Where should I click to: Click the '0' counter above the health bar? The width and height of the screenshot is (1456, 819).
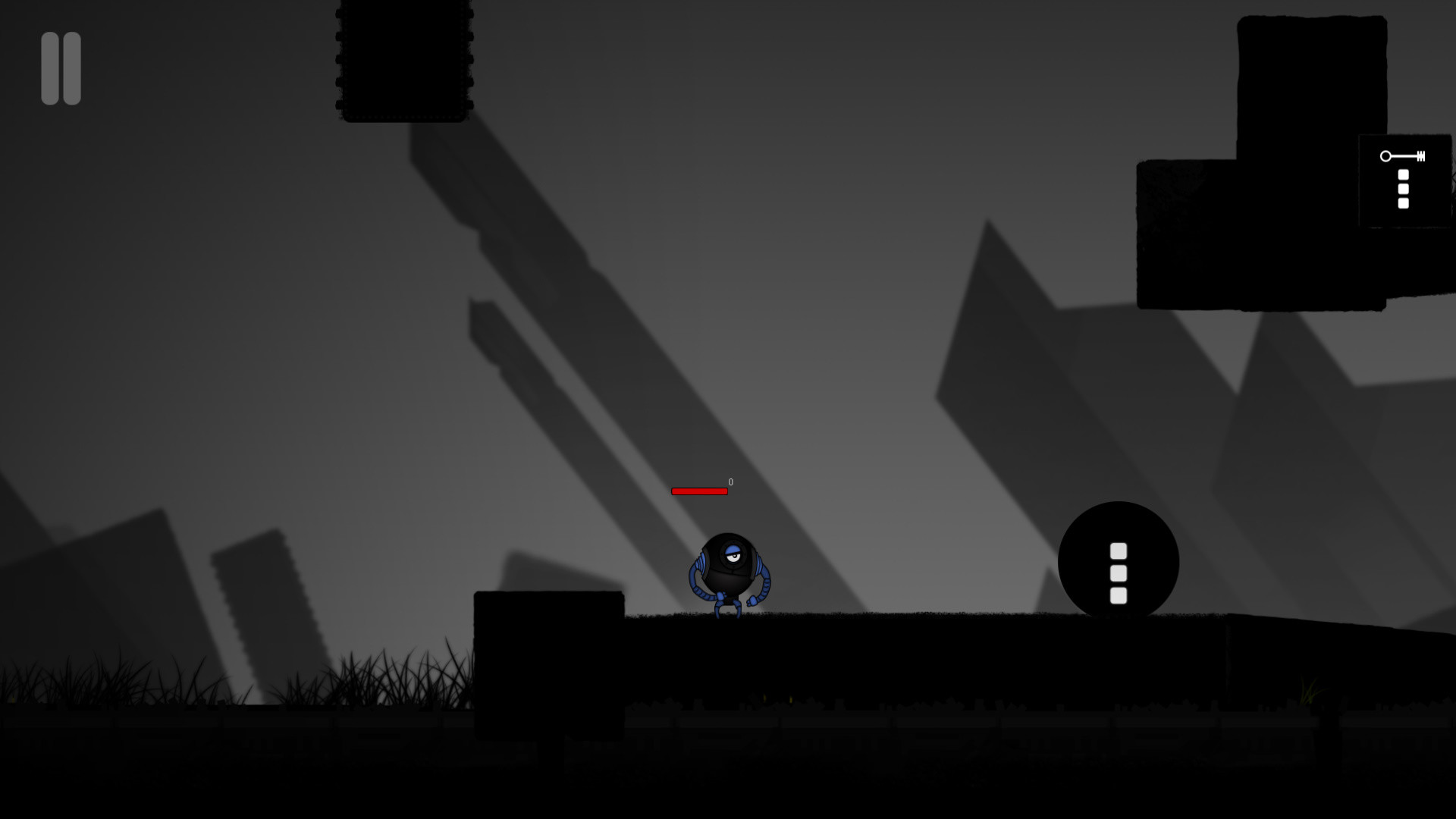tap(730, 482)
